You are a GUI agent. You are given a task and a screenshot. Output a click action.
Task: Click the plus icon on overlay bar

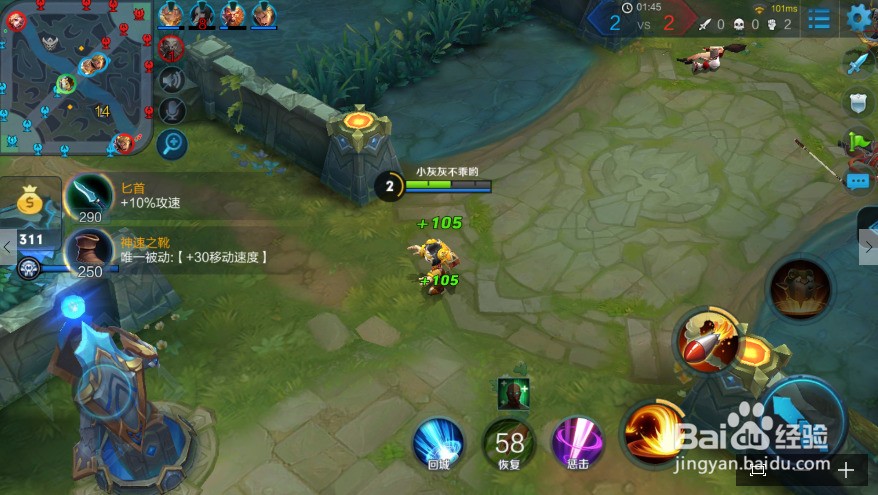(x=846, y=469)
